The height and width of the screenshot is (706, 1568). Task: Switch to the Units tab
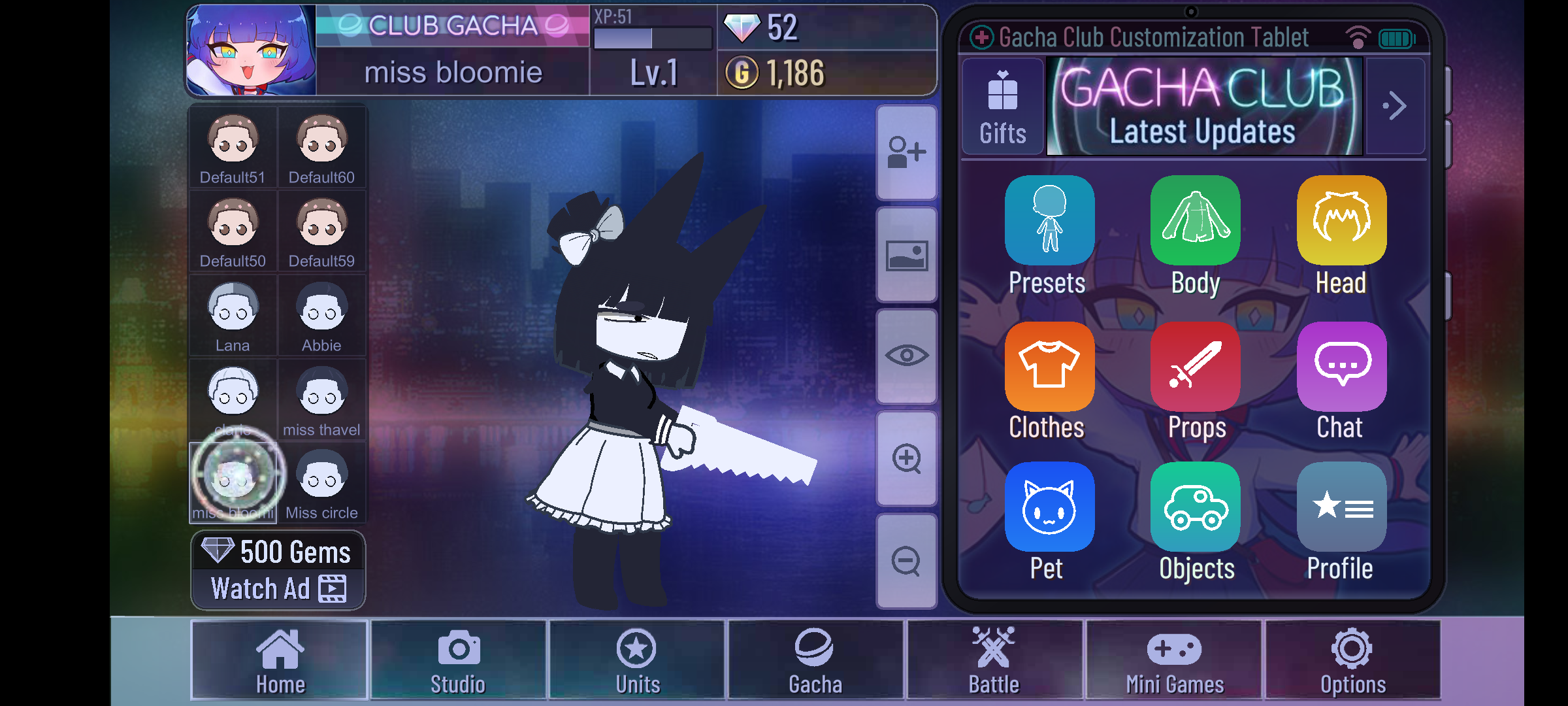pos(637,660)
